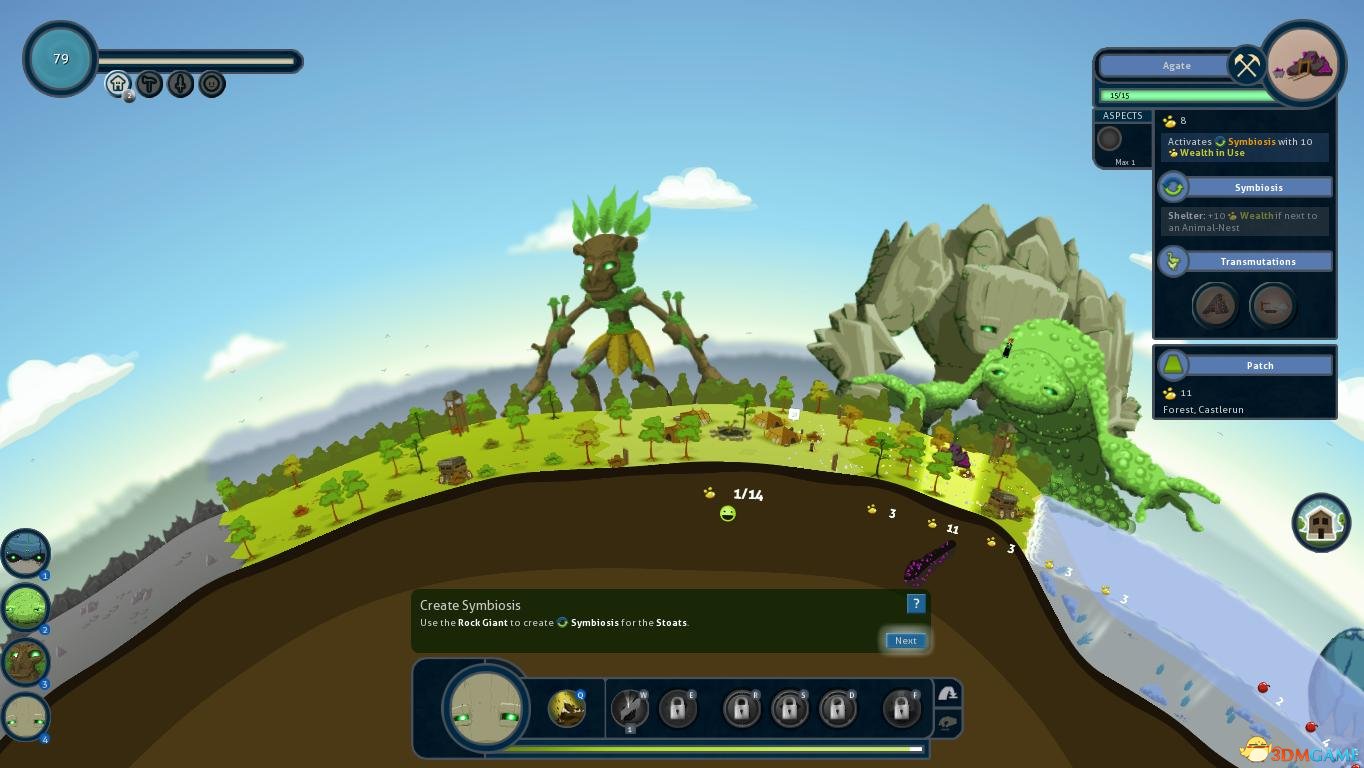Select the sword icon under the era bar
This screenshot has height=768, width=1364.
point(180,83)
